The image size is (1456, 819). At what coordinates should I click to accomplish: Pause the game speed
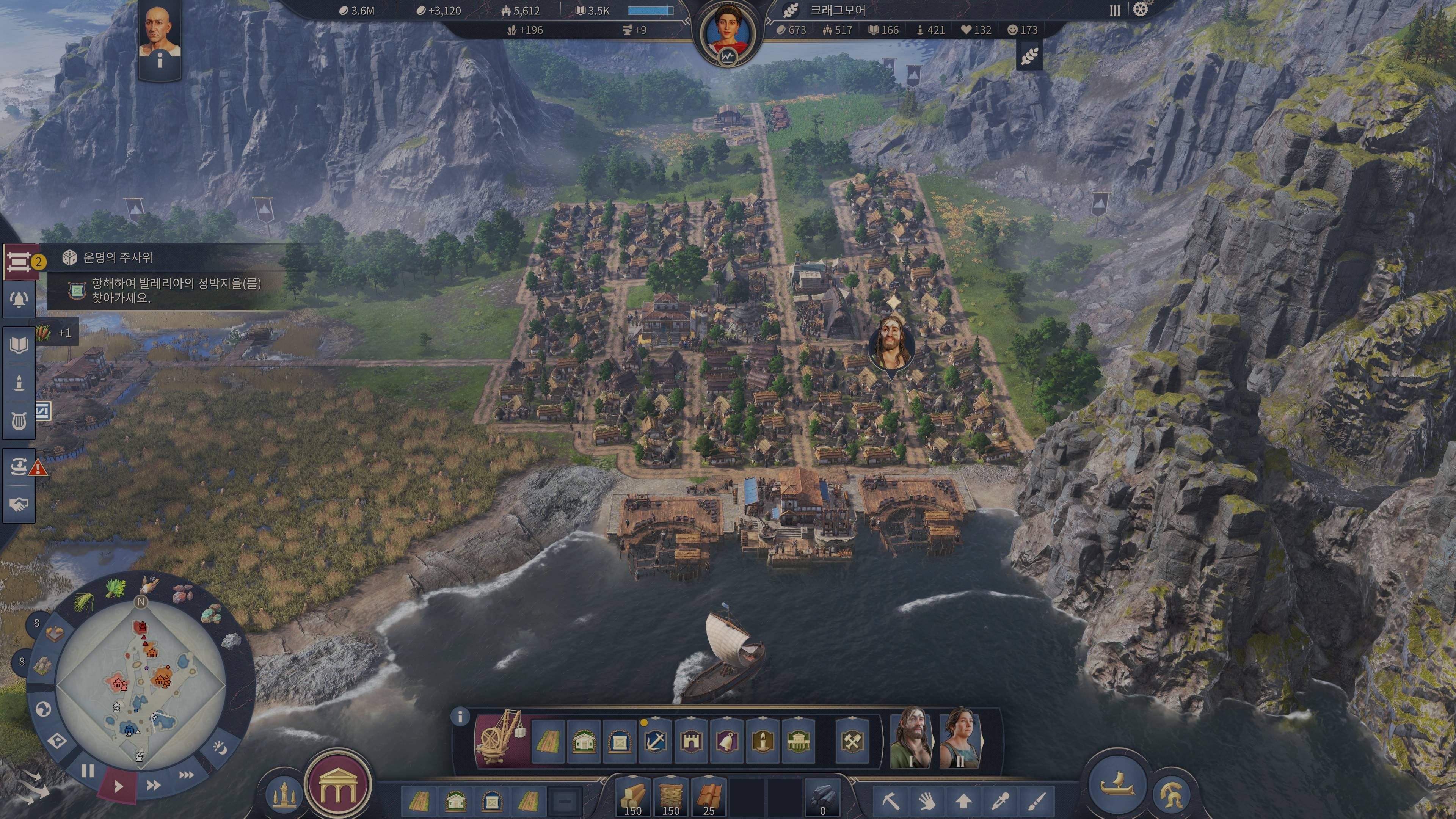[88, 770]
